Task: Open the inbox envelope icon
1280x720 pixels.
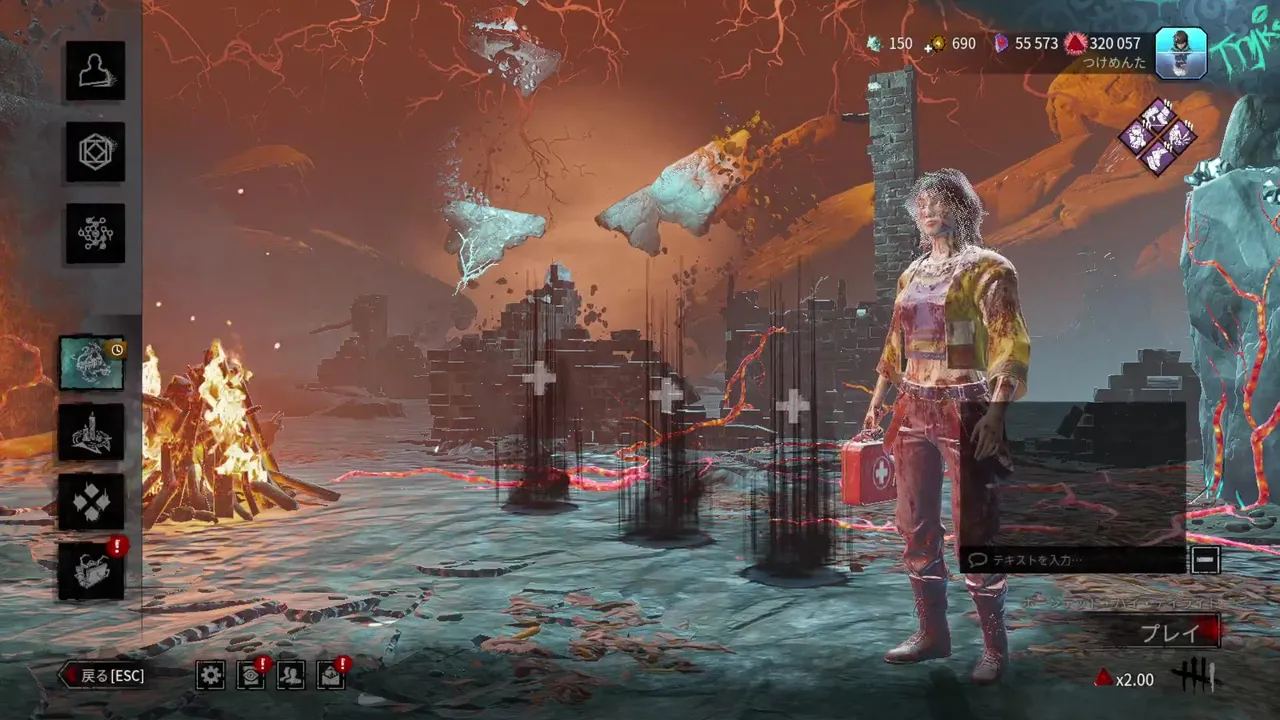Action: point(331,676)
